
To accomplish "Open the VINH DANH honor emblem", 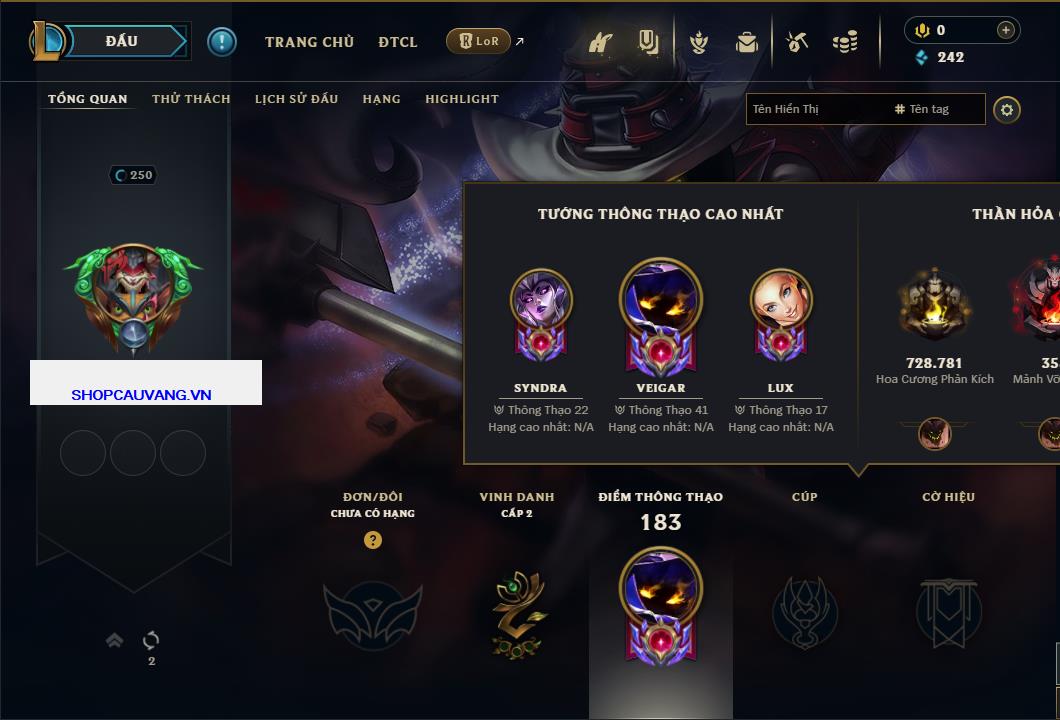I will coord(517,612).
